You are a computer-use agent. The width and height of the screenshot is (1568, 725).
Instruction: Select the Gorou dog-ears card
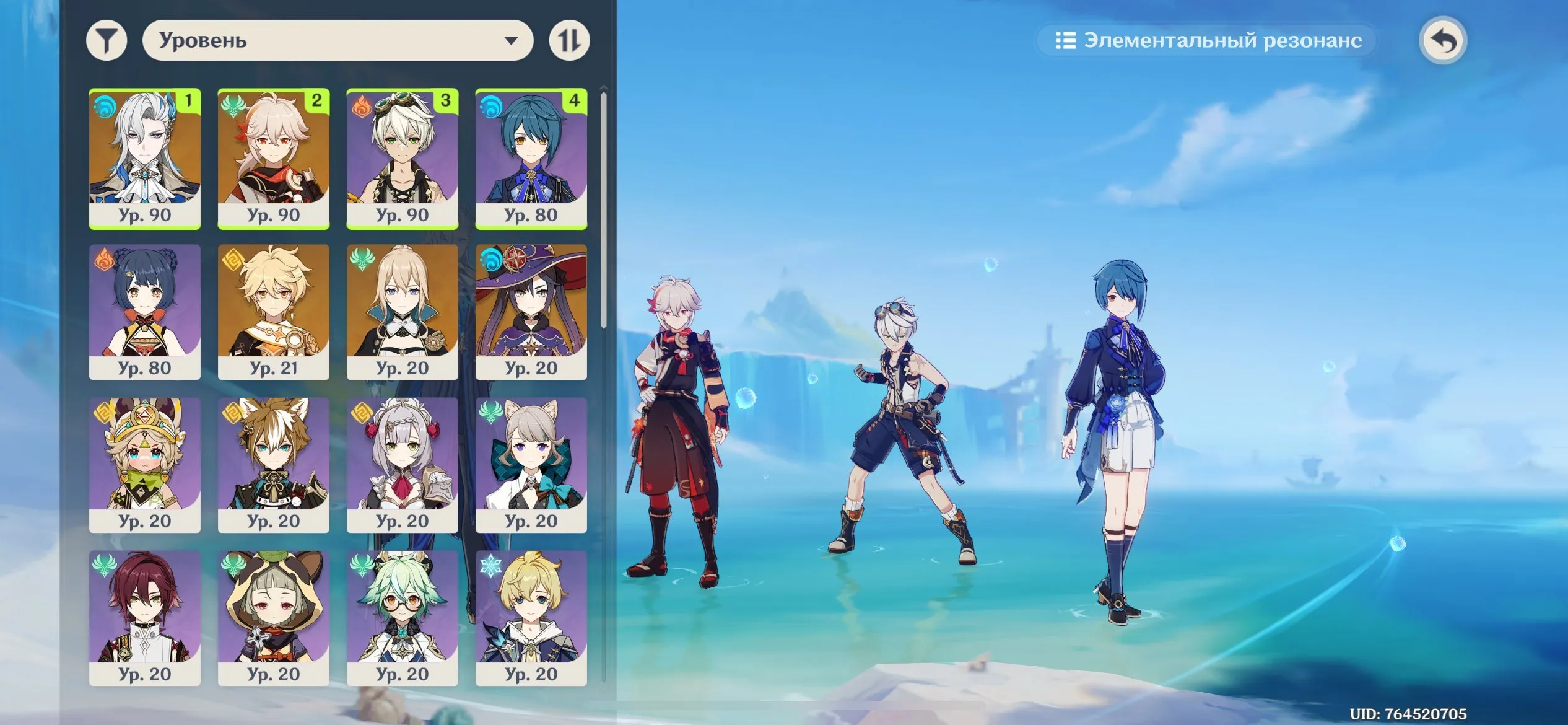(x=274, y=465)
